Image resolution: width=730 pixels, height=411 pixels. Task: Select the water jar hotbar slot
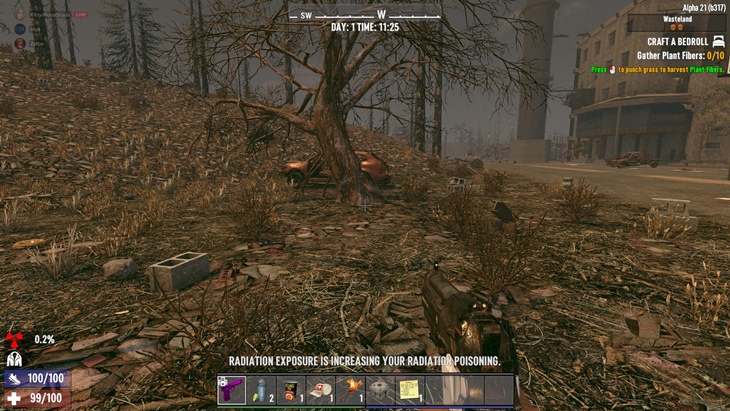pyautogui.click(x=262, y=389)
